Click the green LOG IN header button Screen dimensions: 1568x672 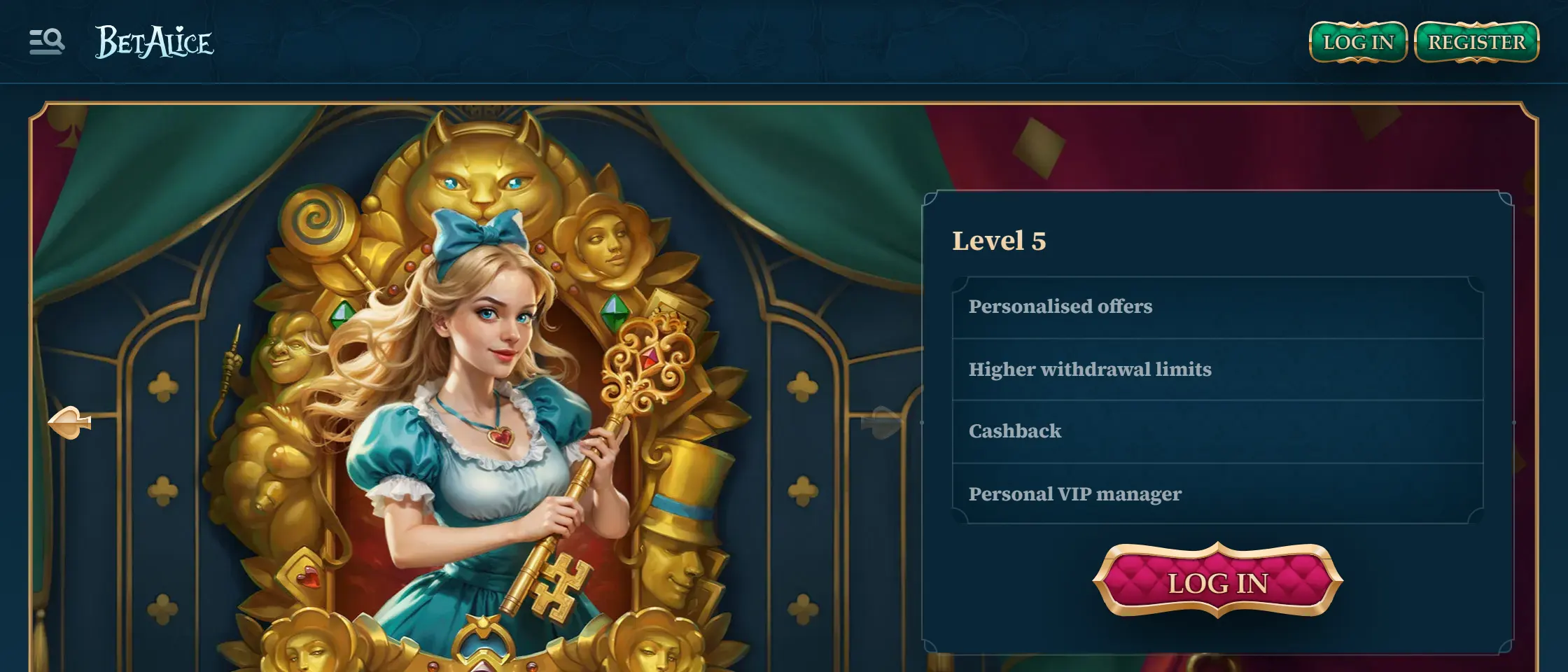coord(1358,42)
